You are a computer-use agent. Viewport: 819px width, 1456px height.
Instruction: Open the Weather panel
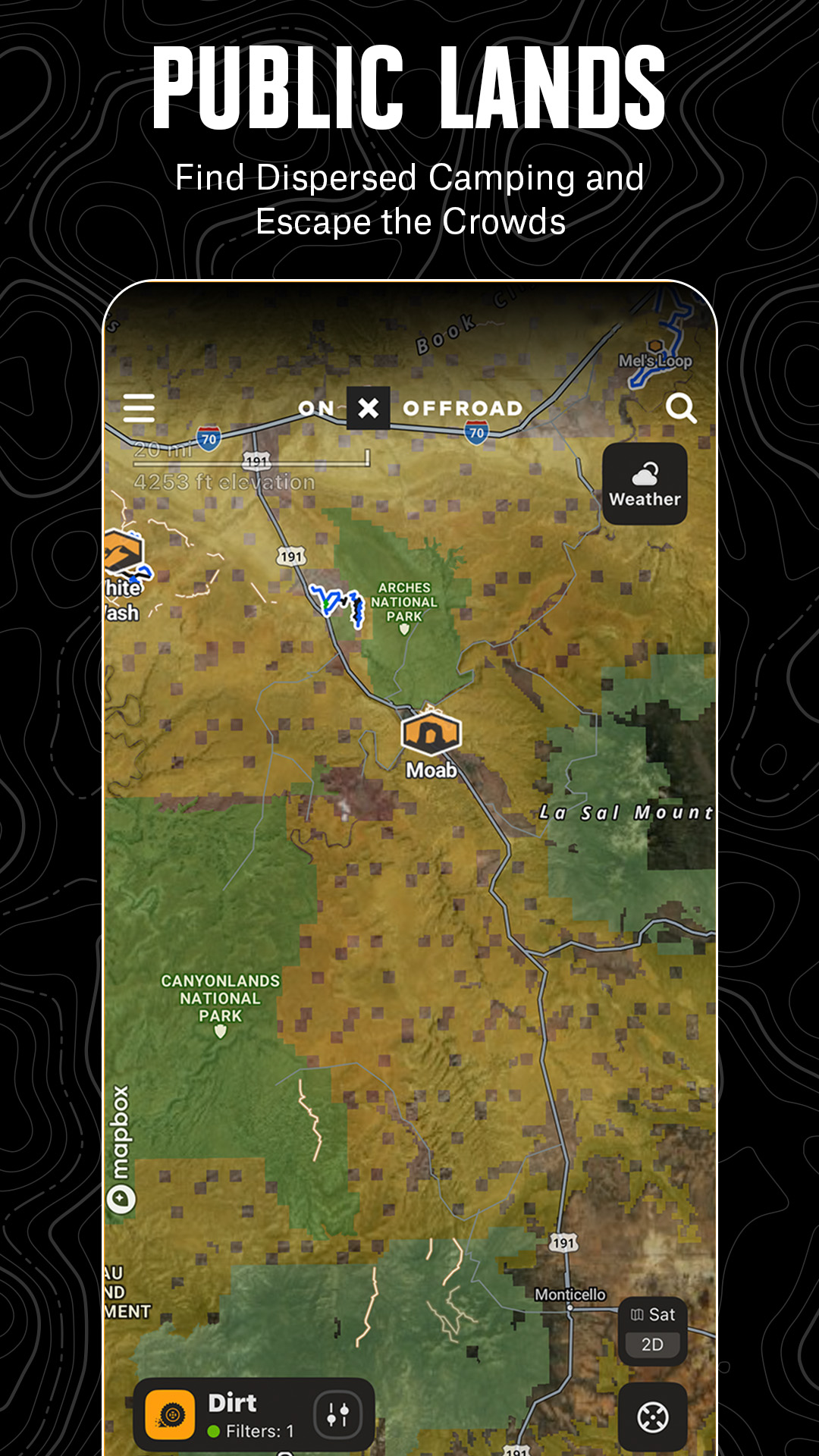(645, 484)
